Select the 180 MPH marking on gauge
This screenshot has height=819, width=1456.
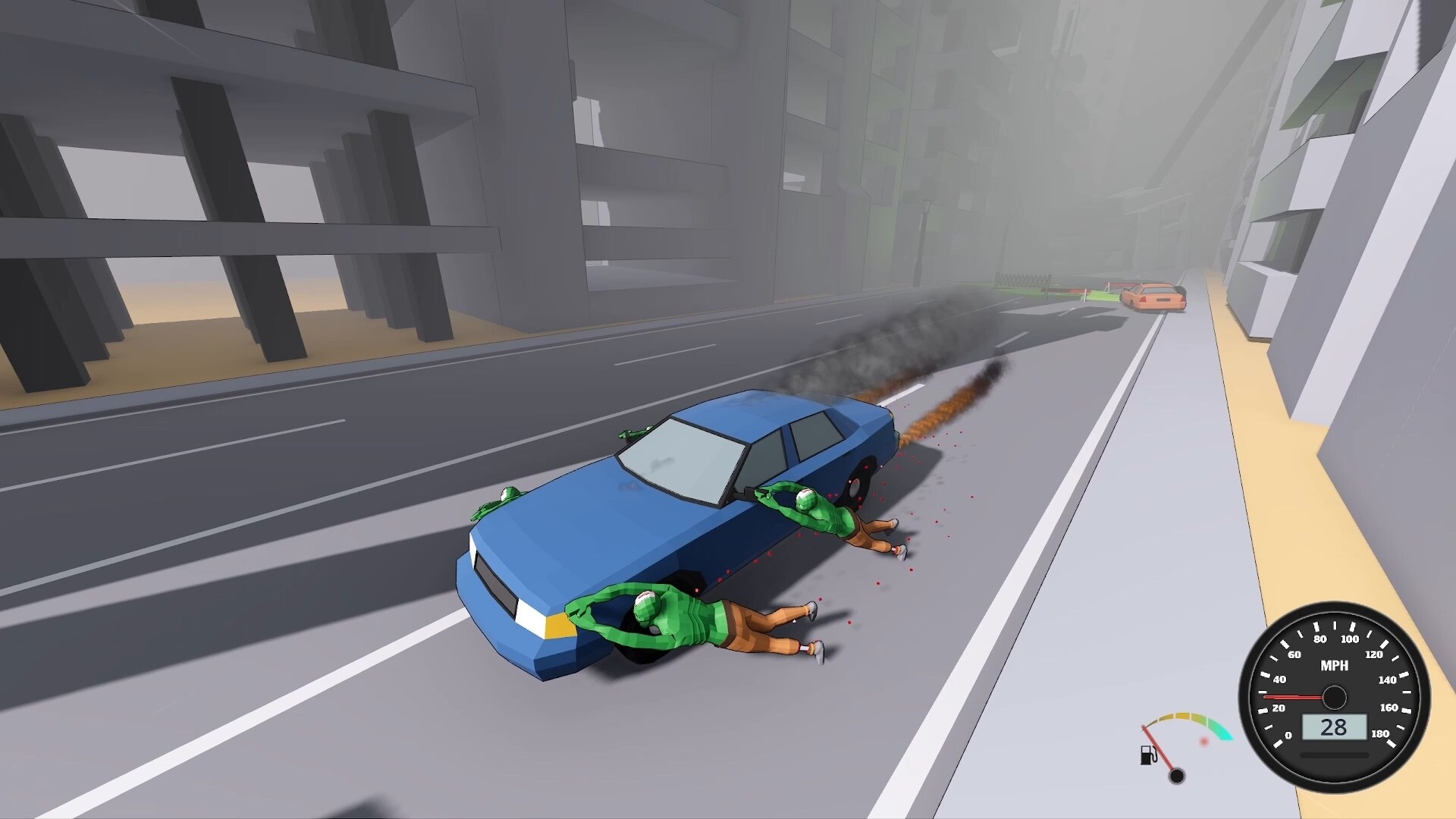(1380, 733)
